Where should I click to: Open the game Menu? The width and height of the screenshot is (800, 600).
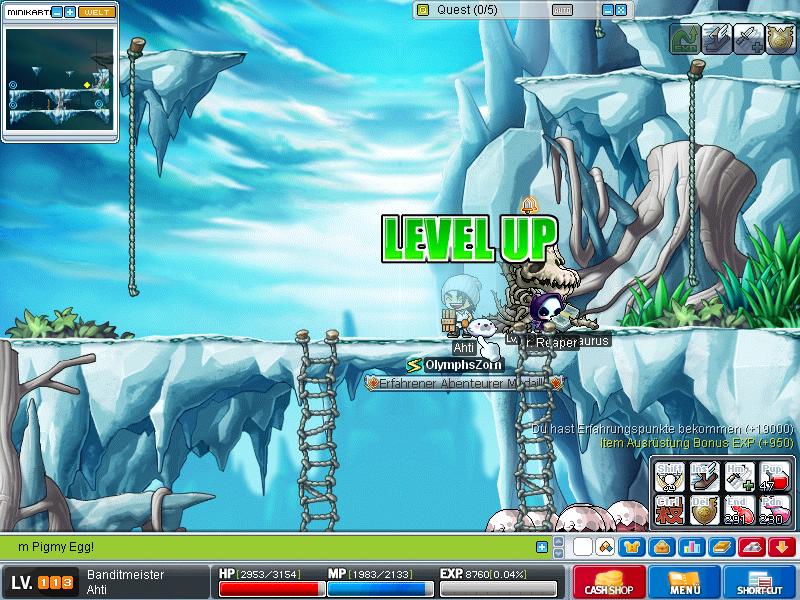pyautogui.click(x=685, y=582)
